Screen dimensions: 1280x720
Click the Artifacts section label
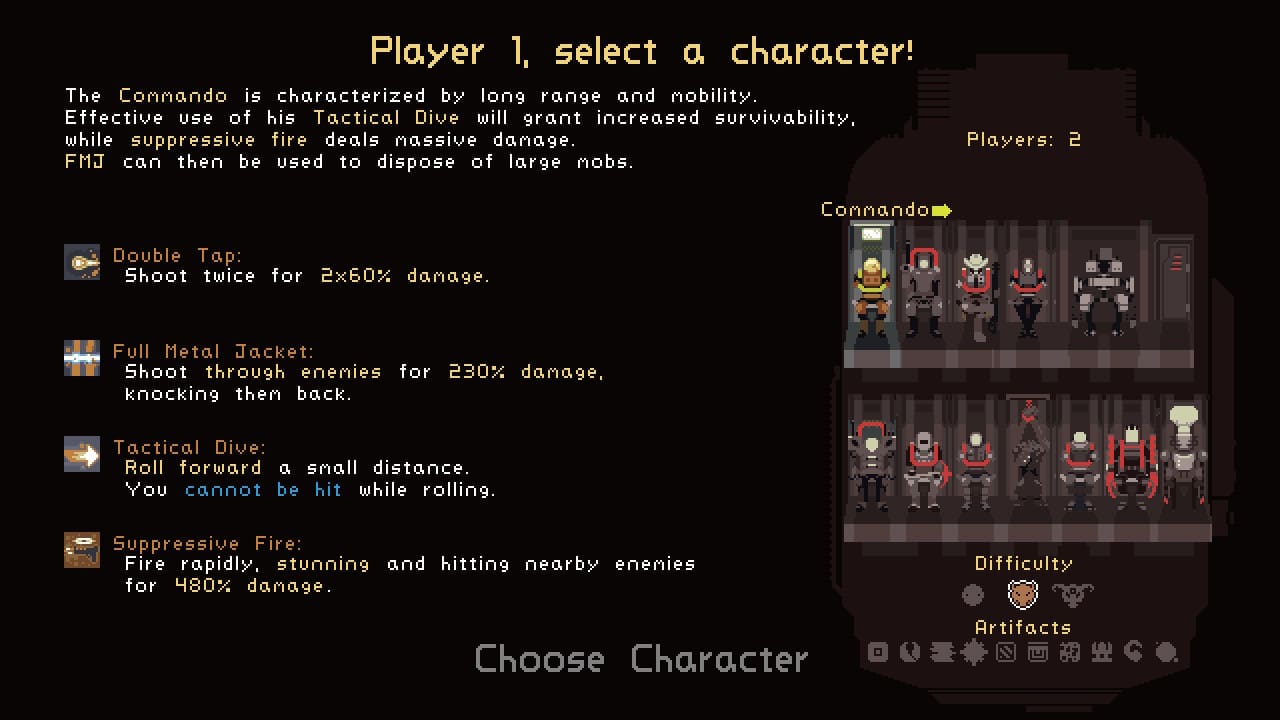1023,627
